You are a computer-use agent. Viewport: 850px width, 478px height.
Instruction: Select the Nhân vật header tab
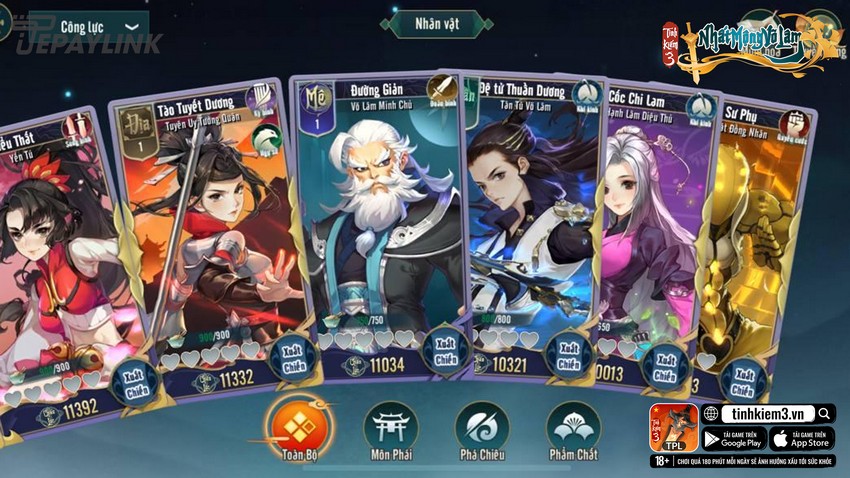[437, 24]
